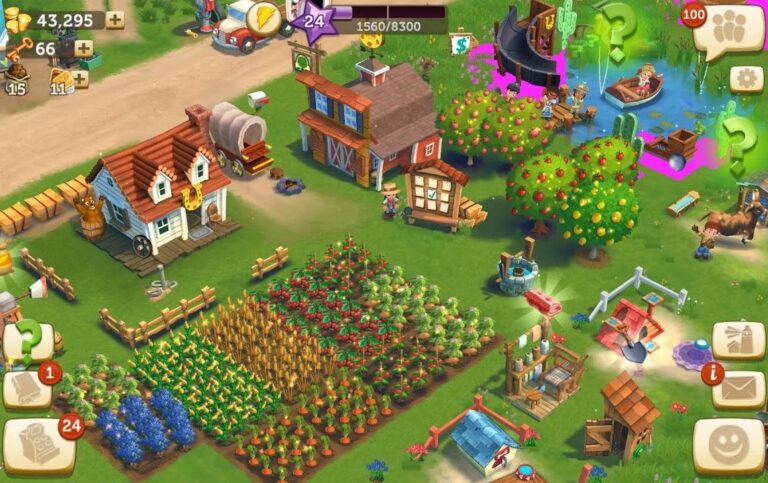Viewport: 768px width, 483px height.
Task: Tap the smiley face button
Action: (728, 444)
